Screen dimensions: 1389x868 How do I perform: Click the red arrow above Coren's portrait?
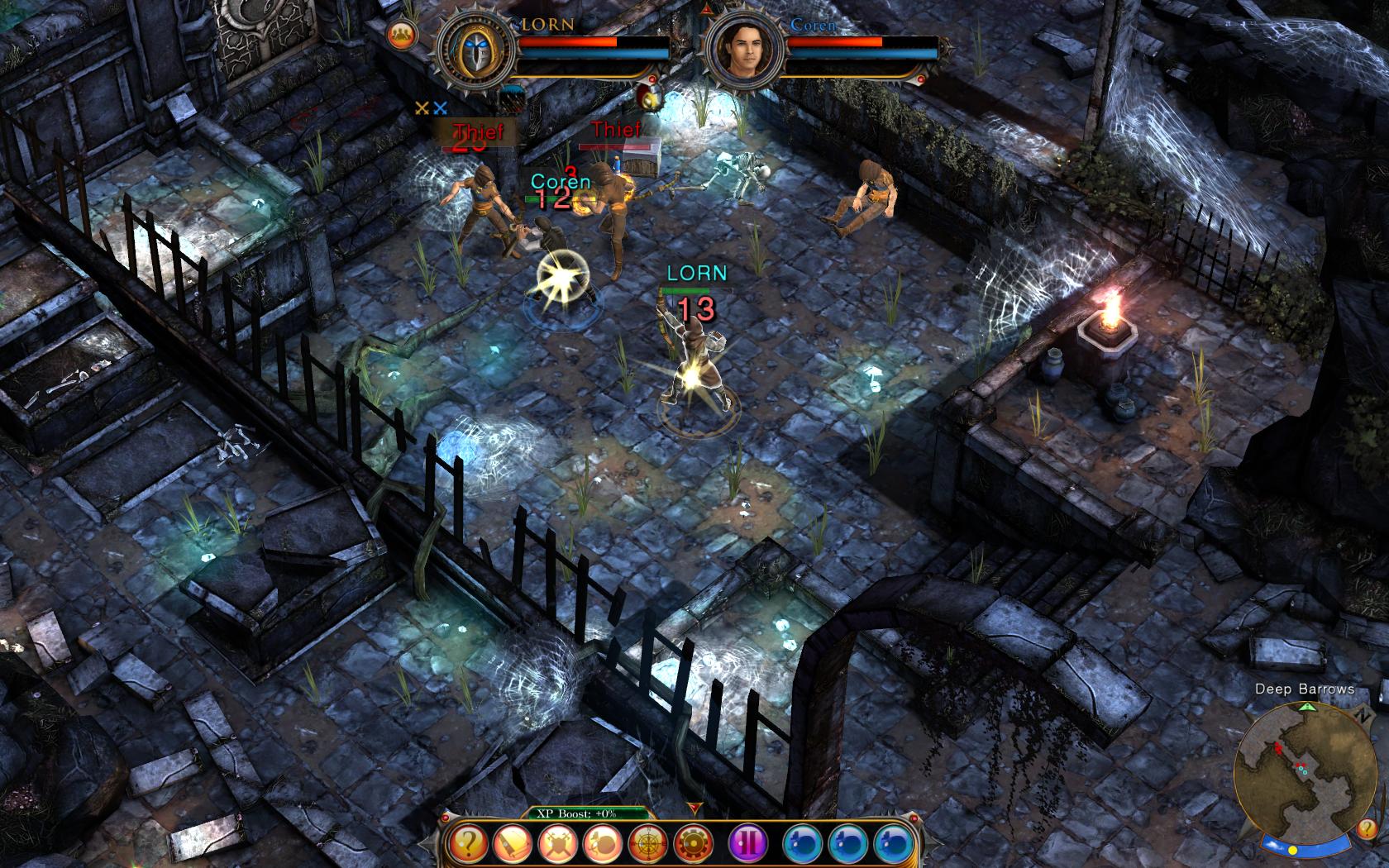tap(707, 10)
